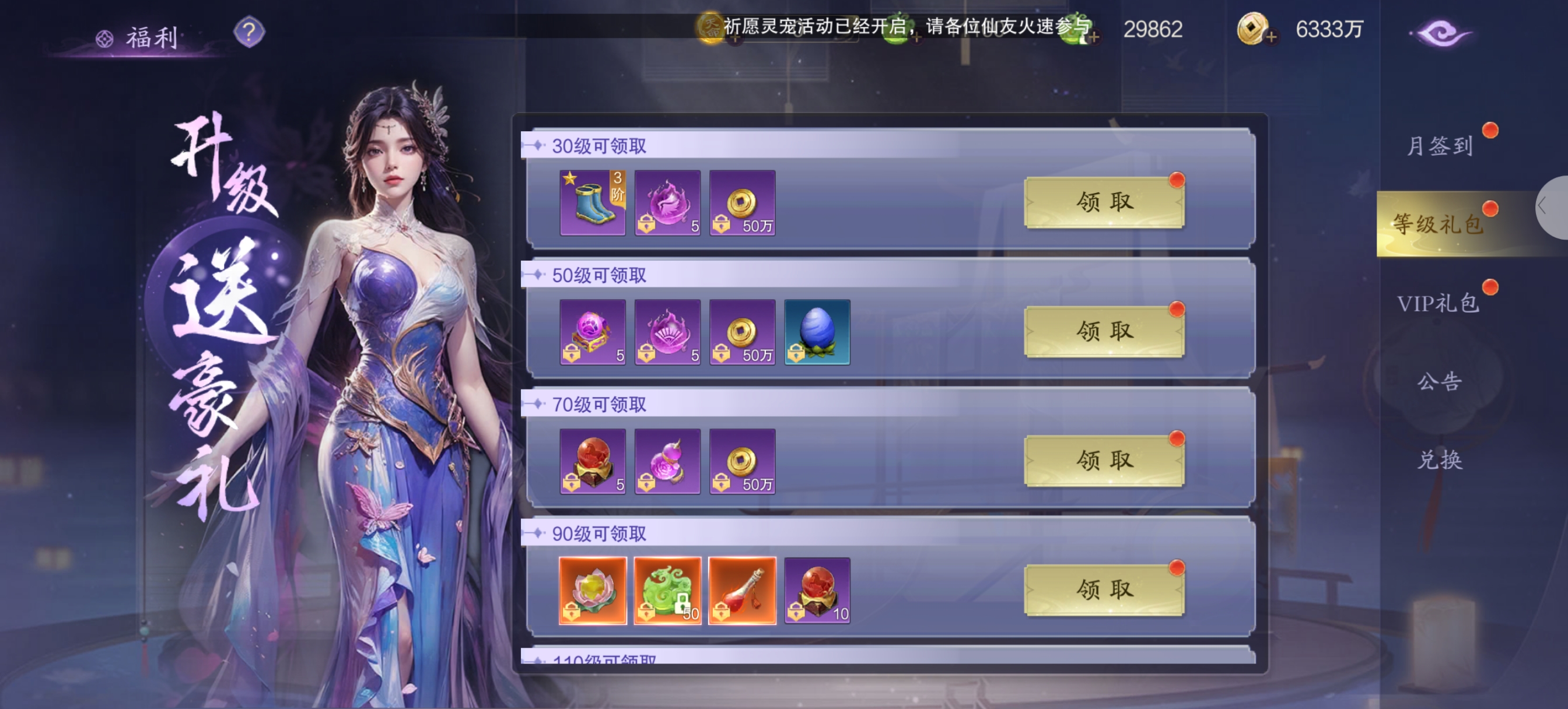Viewport: 1568px width, 709px height.
Task: Inspect the 3-tier boots reward
Action: pyautogui.click(x=592, y=203)
